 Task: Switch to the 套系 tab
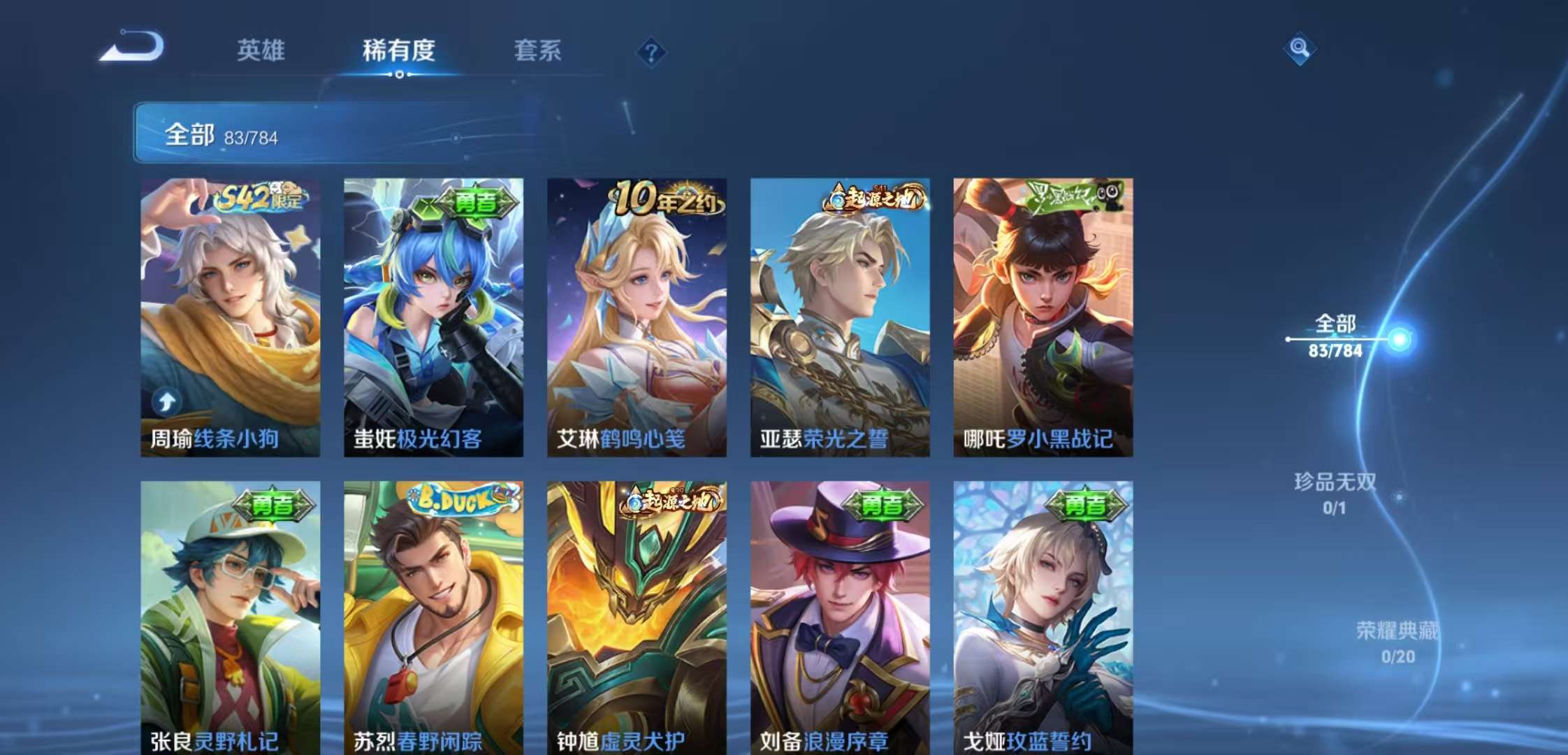pos(538,50)
